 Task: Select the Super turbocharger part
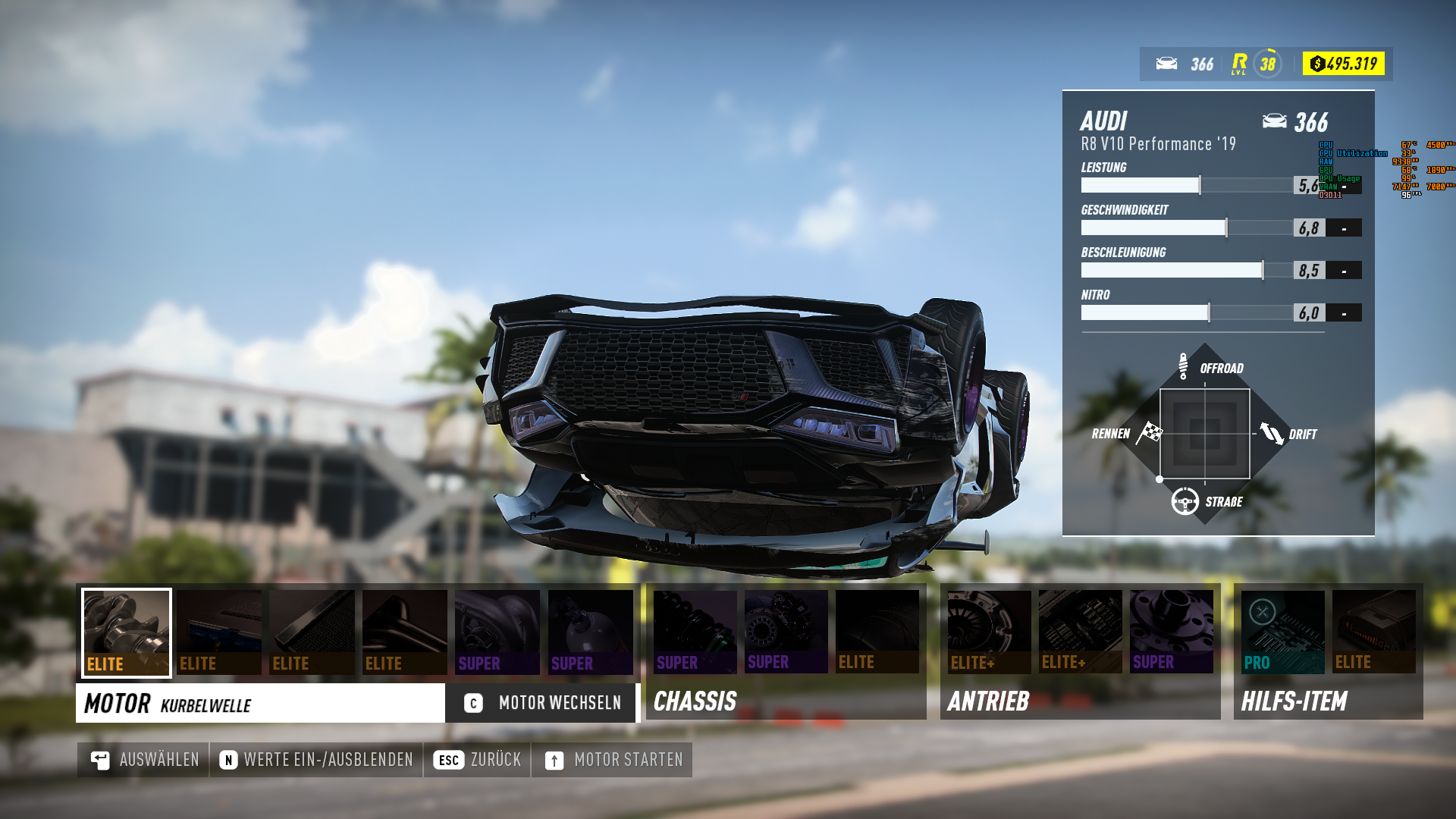click(497, 632)
